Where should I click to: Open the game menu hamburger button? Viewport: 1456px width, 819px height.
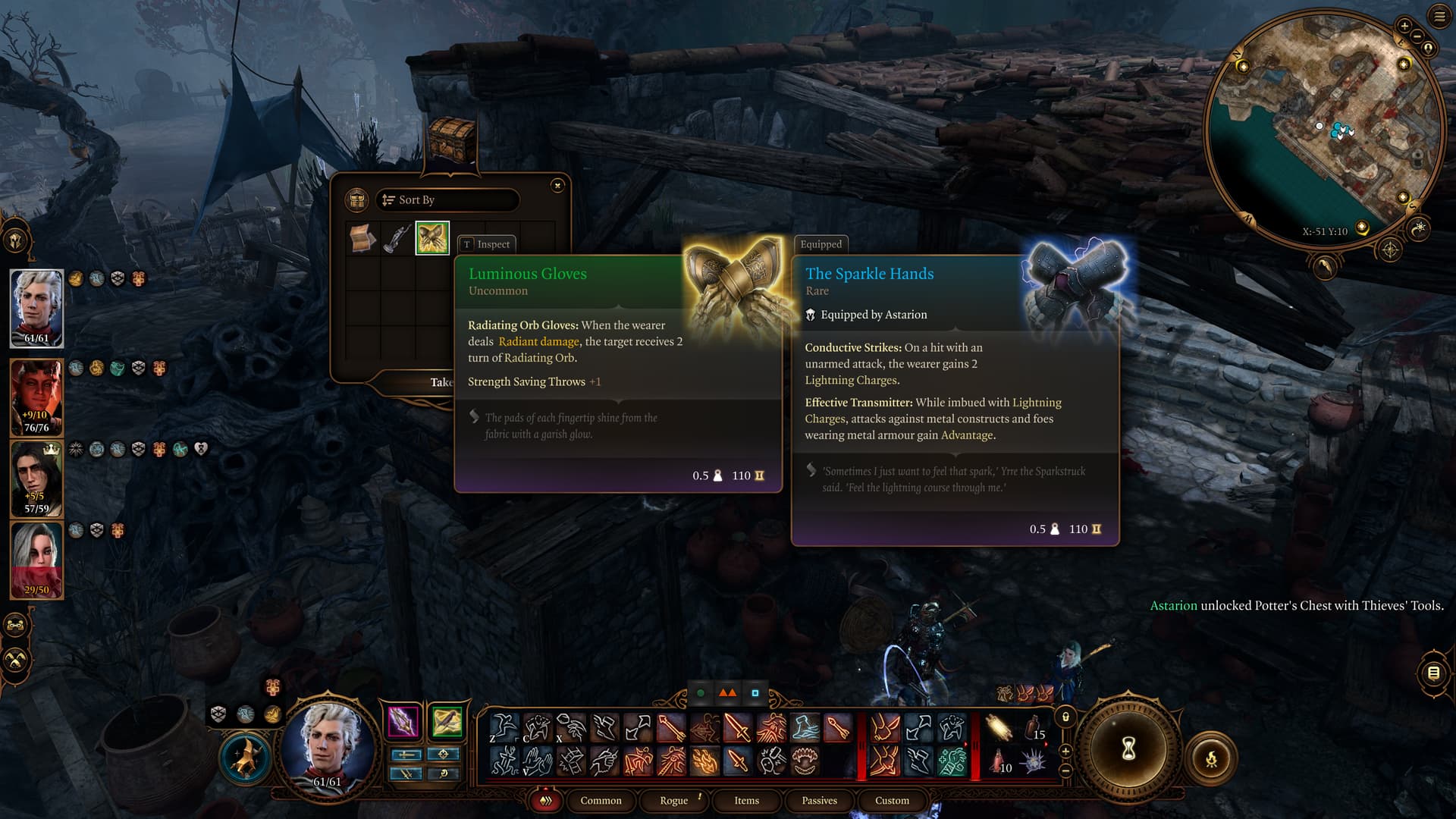click(1439, 17)
